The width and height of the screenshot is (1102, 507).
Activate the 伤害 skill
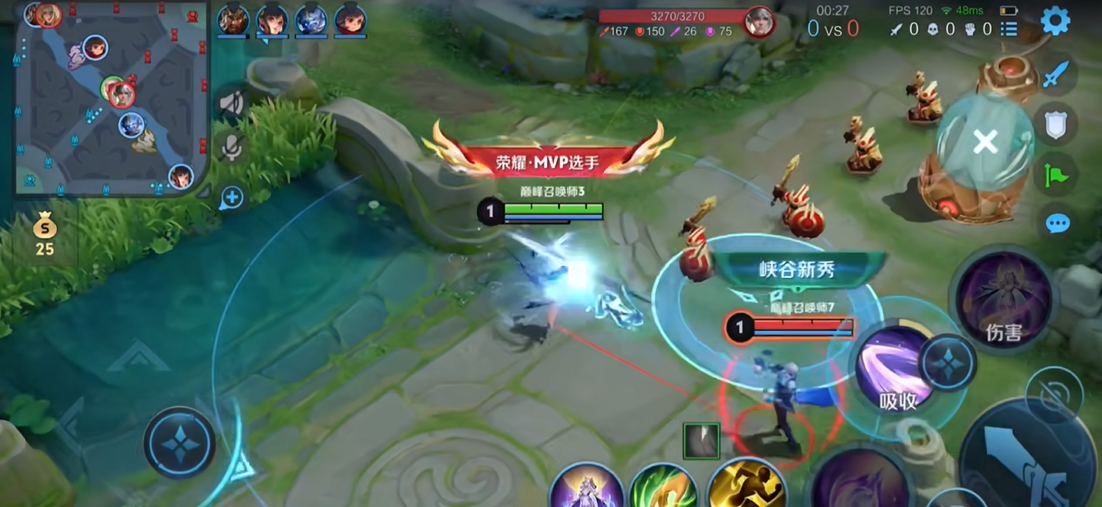point(1003,299)
